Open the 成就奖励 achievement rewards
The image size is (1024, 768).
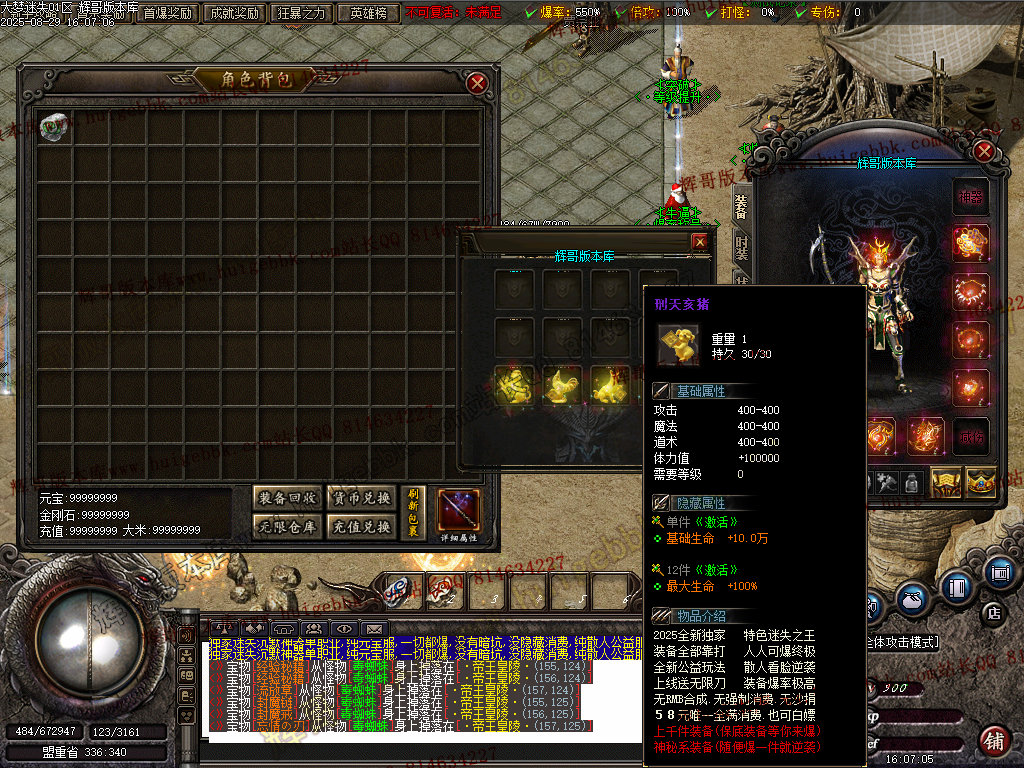point(234,14)
